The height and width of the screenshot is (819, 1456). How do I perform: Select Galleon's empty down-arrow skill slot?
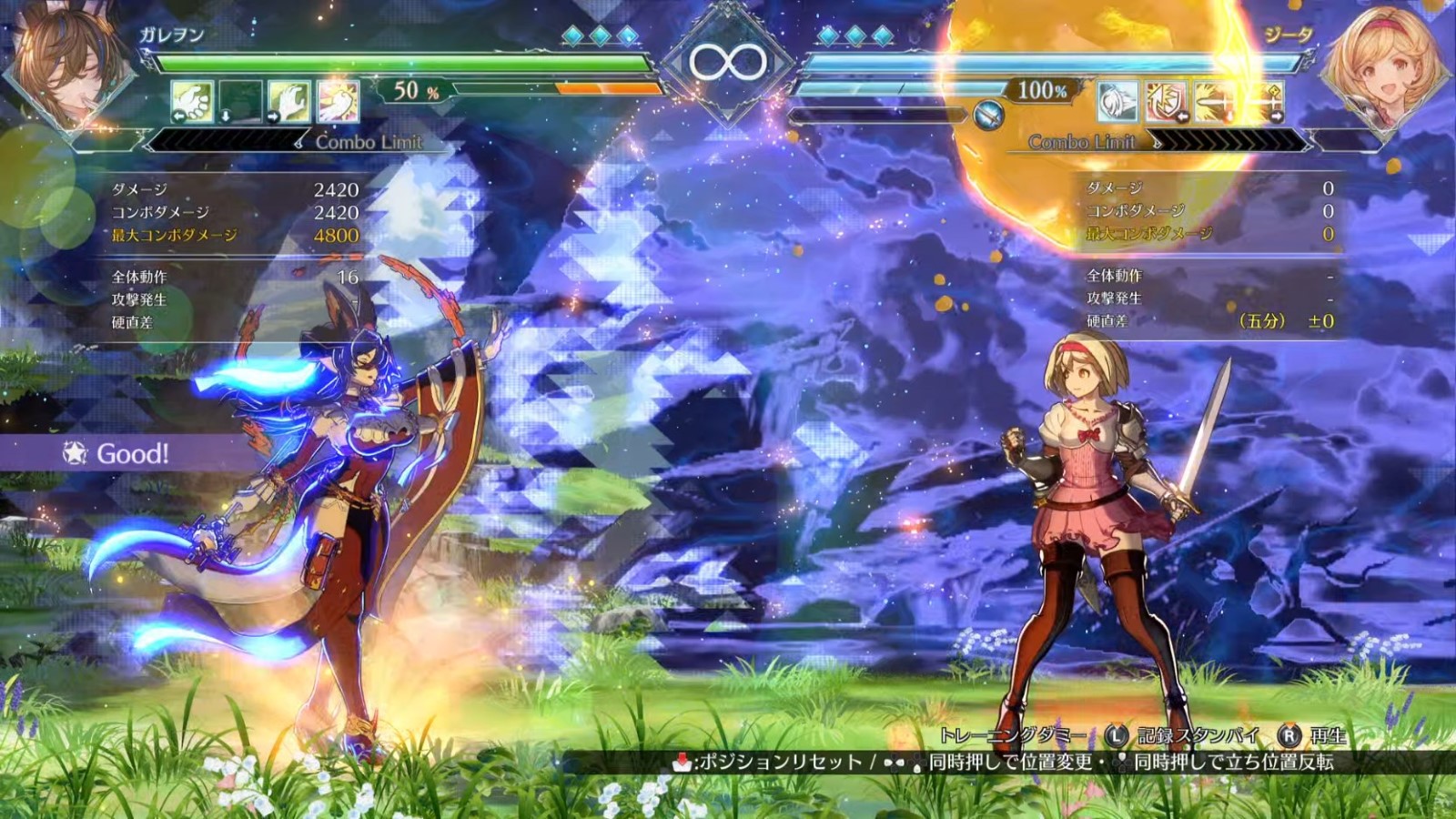240,101
